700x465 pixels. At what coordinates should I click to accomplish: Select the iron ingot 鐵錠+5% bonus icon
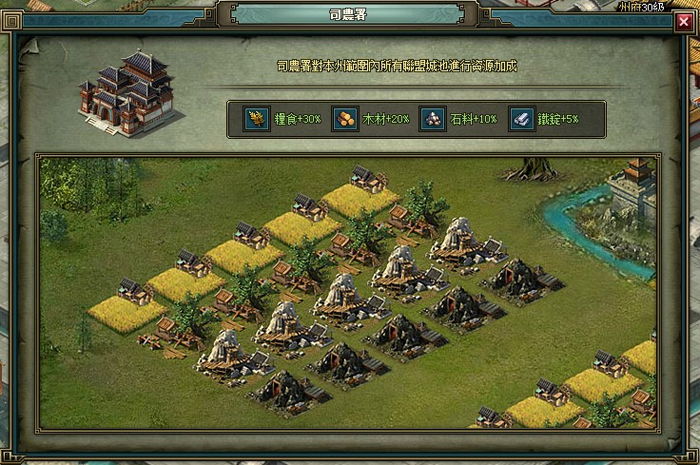[521, 118]
